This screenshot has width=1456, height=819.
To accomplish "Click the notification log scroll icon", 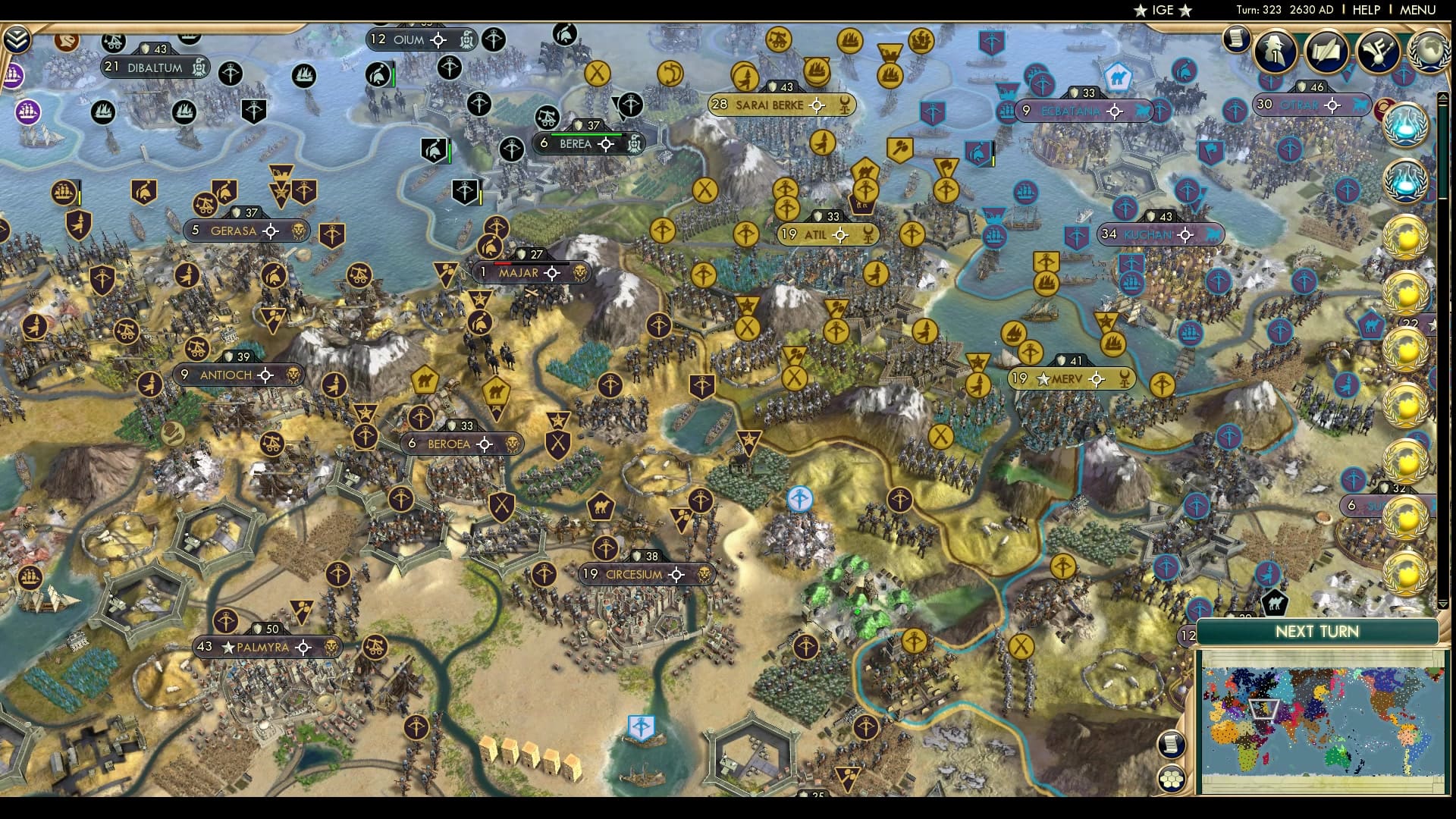I will 1238,39.
